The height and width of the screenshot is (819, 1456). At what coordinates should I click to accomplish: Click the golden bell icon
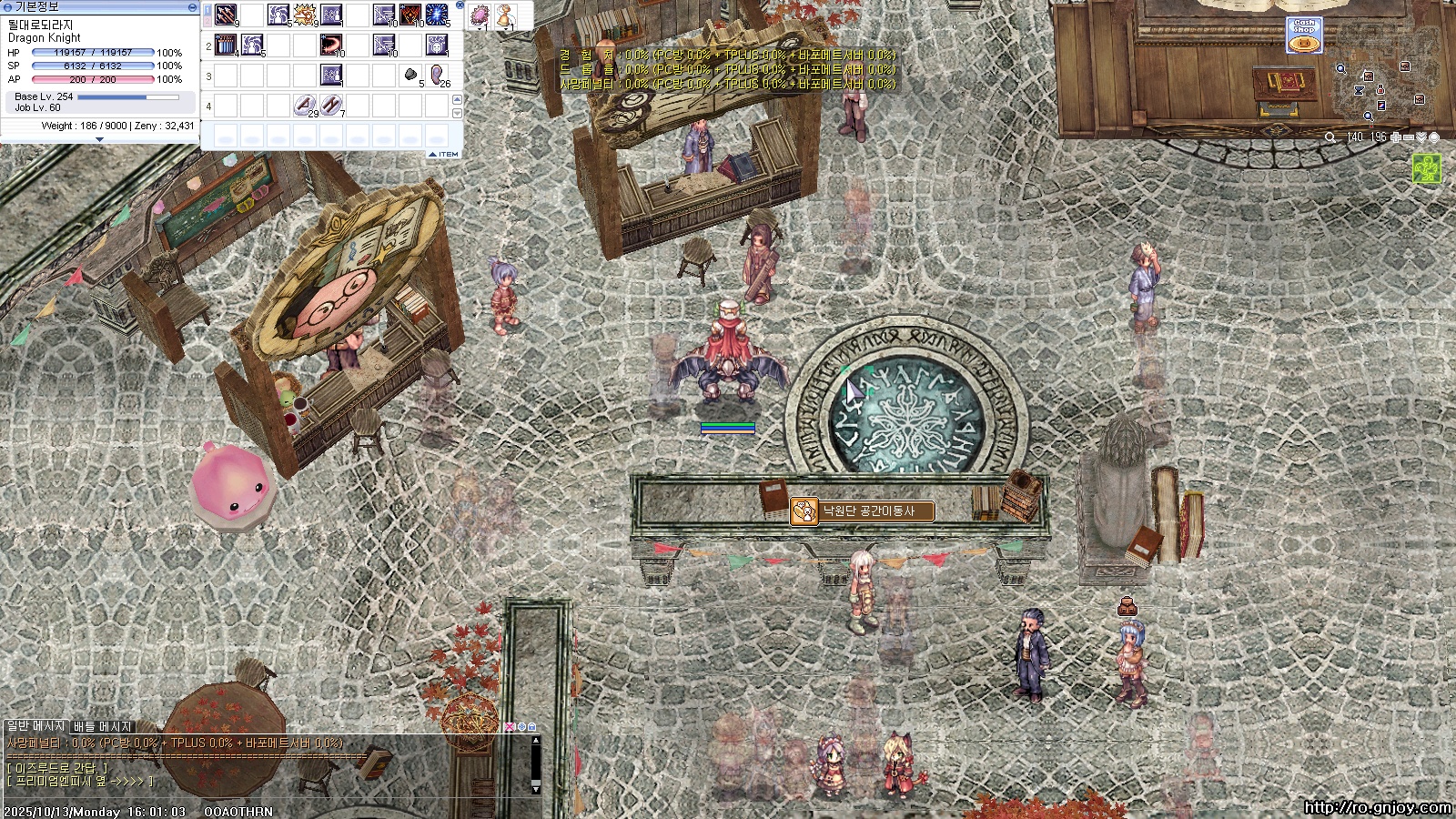(504, 15)
